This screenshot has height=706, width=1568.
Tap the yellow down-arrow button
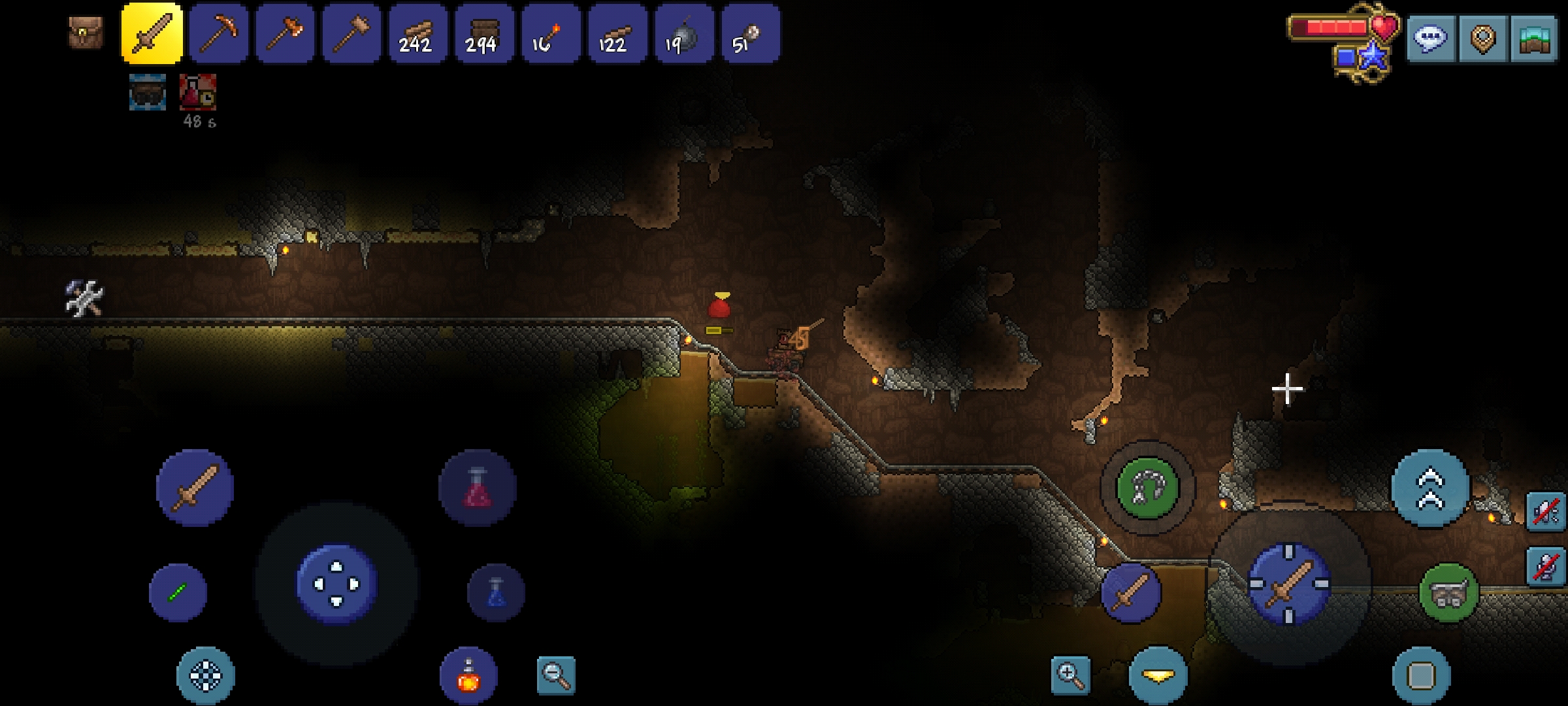tap(1158, 675)
